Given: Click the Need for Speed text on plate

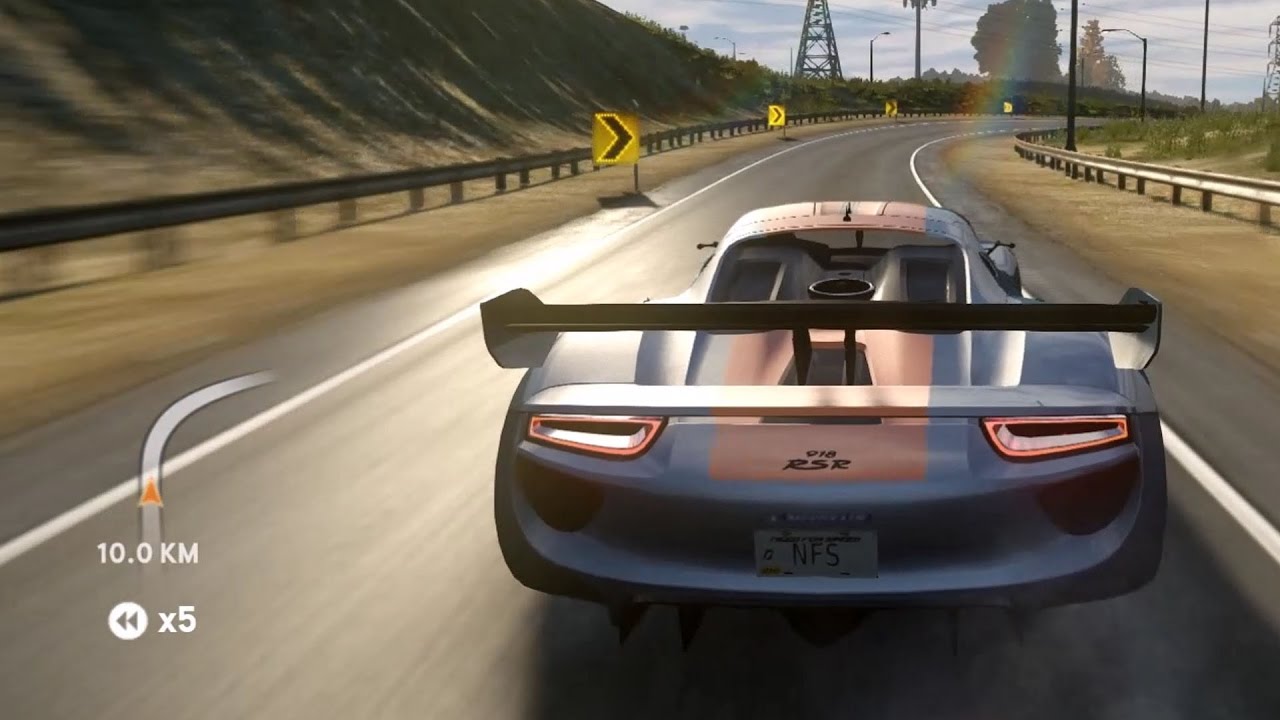Looking at the screenshot, I should (x=815, y=538).
